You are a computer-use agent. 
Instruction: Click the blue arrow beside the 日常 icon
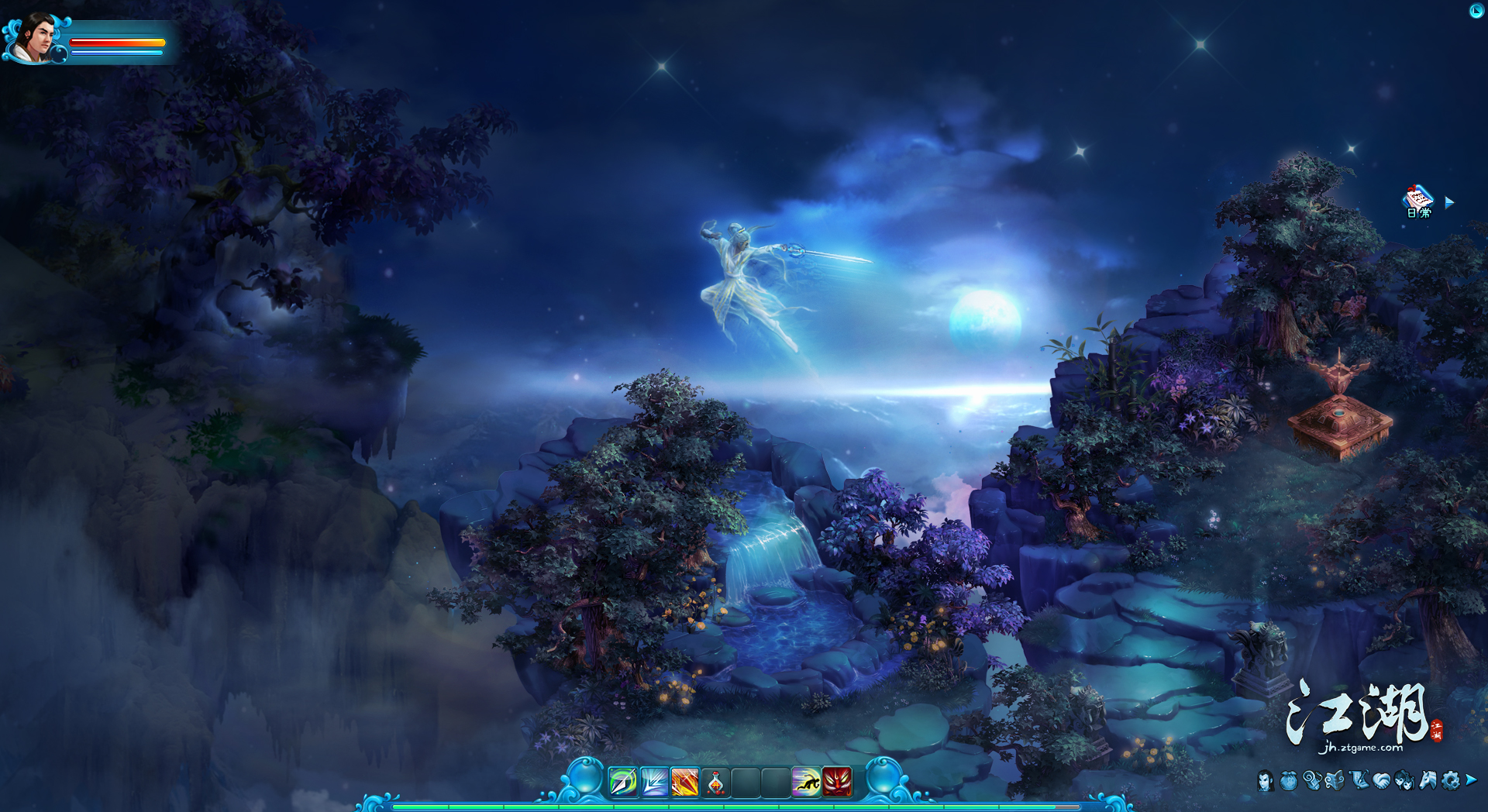tap(1449, 202)
